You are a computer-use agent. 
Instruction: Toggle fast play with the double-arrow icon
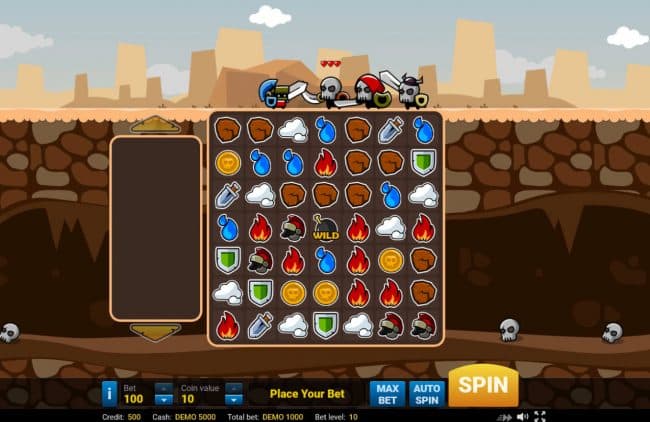pos(503,416)
